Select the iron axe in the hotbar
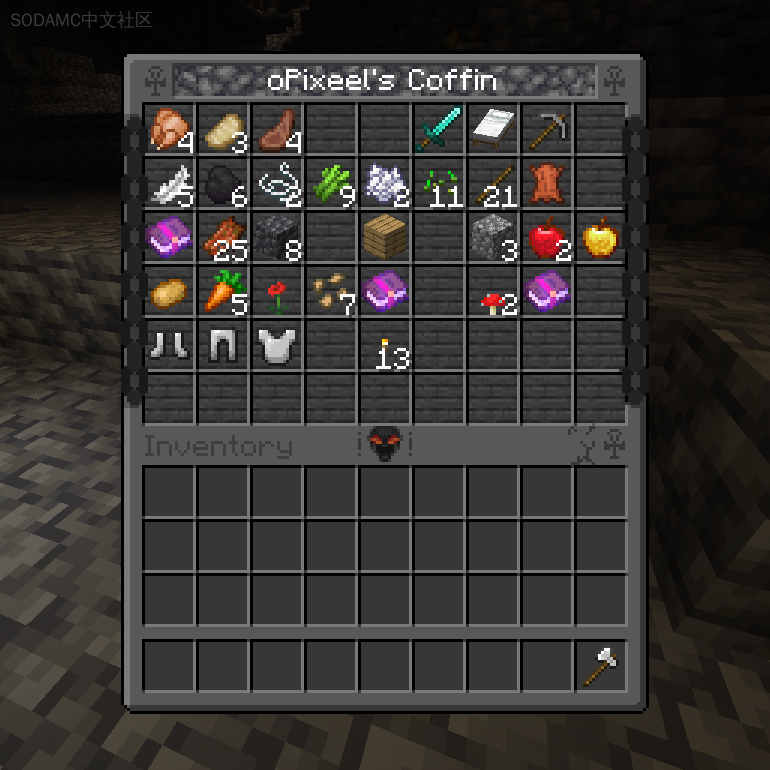This screenshot has height=770, width=770. 600,665
